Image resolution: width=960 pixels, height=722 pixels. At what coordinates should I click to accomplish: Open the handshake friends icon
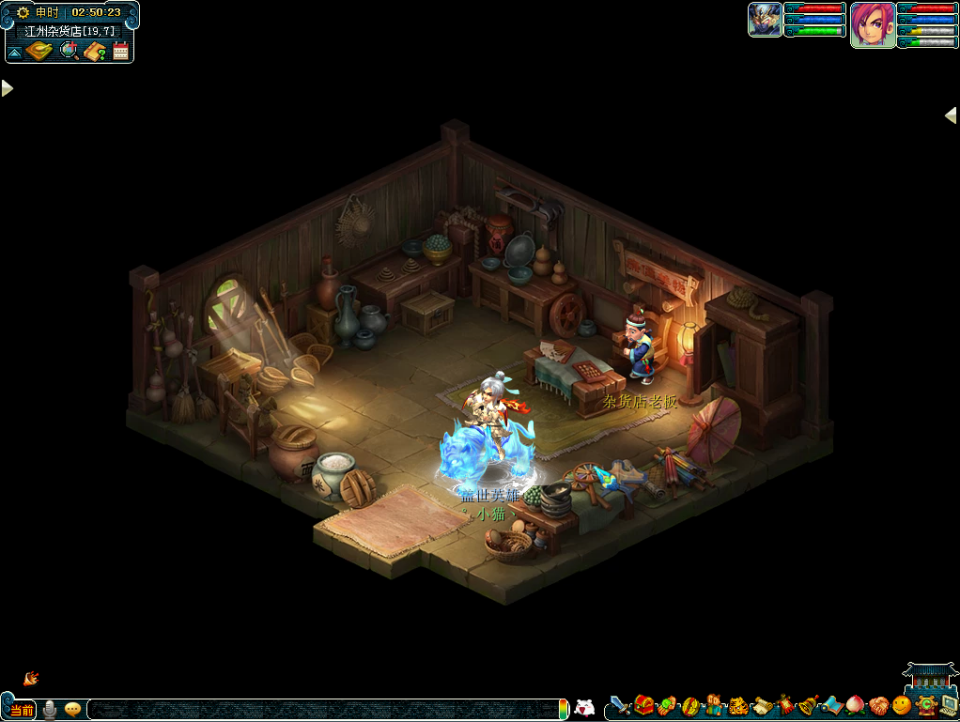tap(878, 706)
